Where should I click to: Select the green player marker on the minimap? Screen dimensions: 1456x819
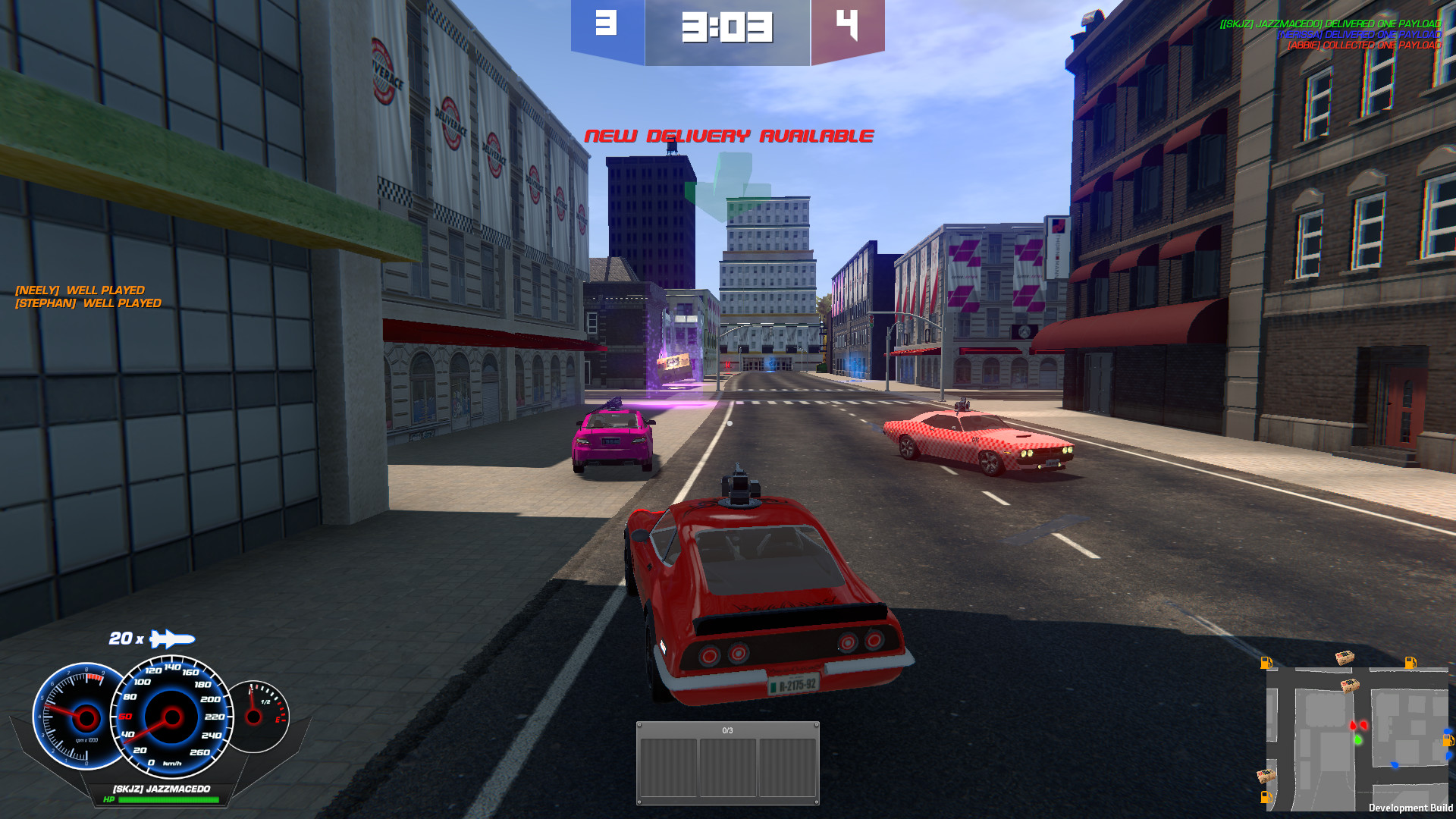point(1357,739)
